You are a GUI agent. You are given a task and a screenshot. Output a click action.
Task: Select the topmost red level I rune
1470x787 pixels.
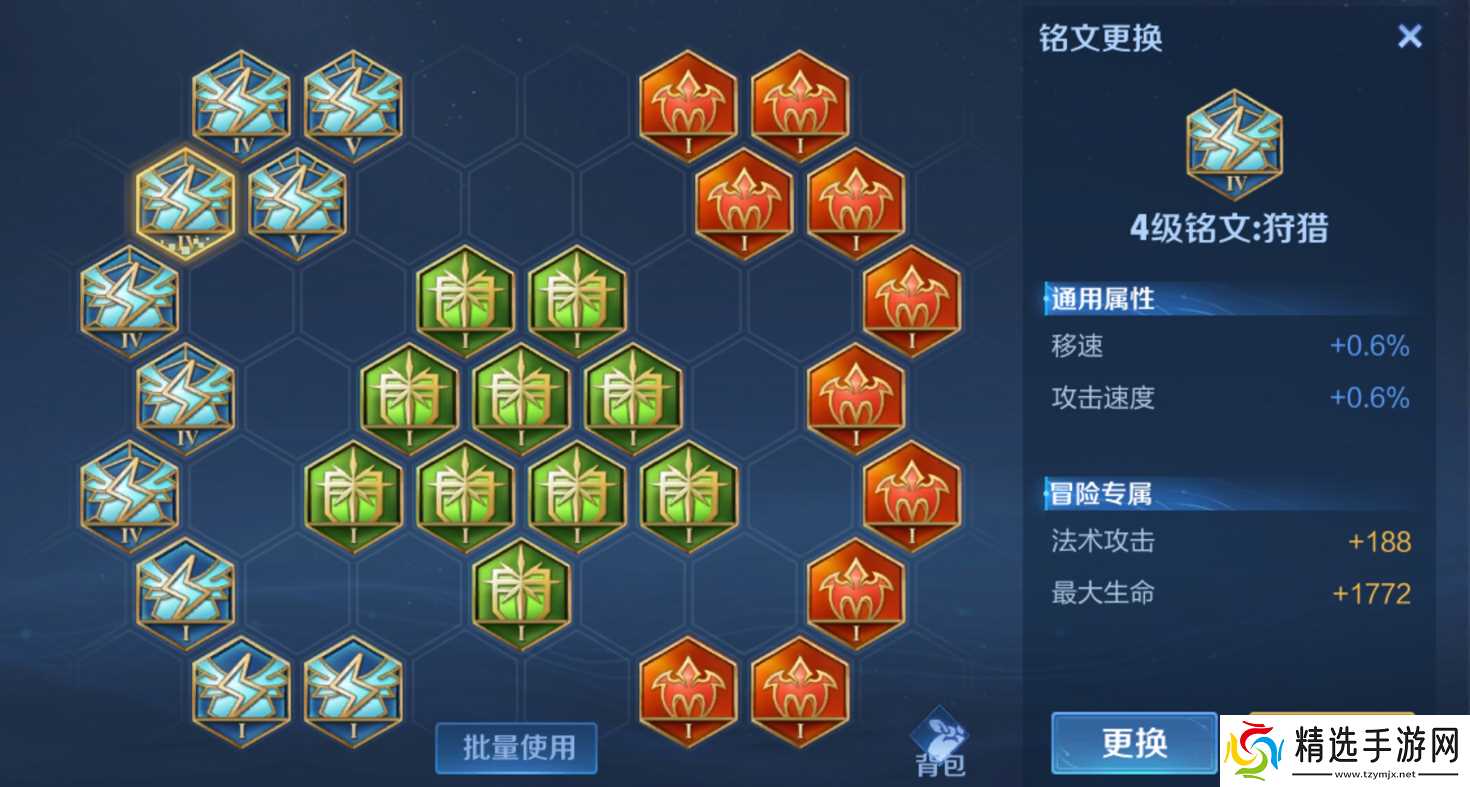(687, 100)
